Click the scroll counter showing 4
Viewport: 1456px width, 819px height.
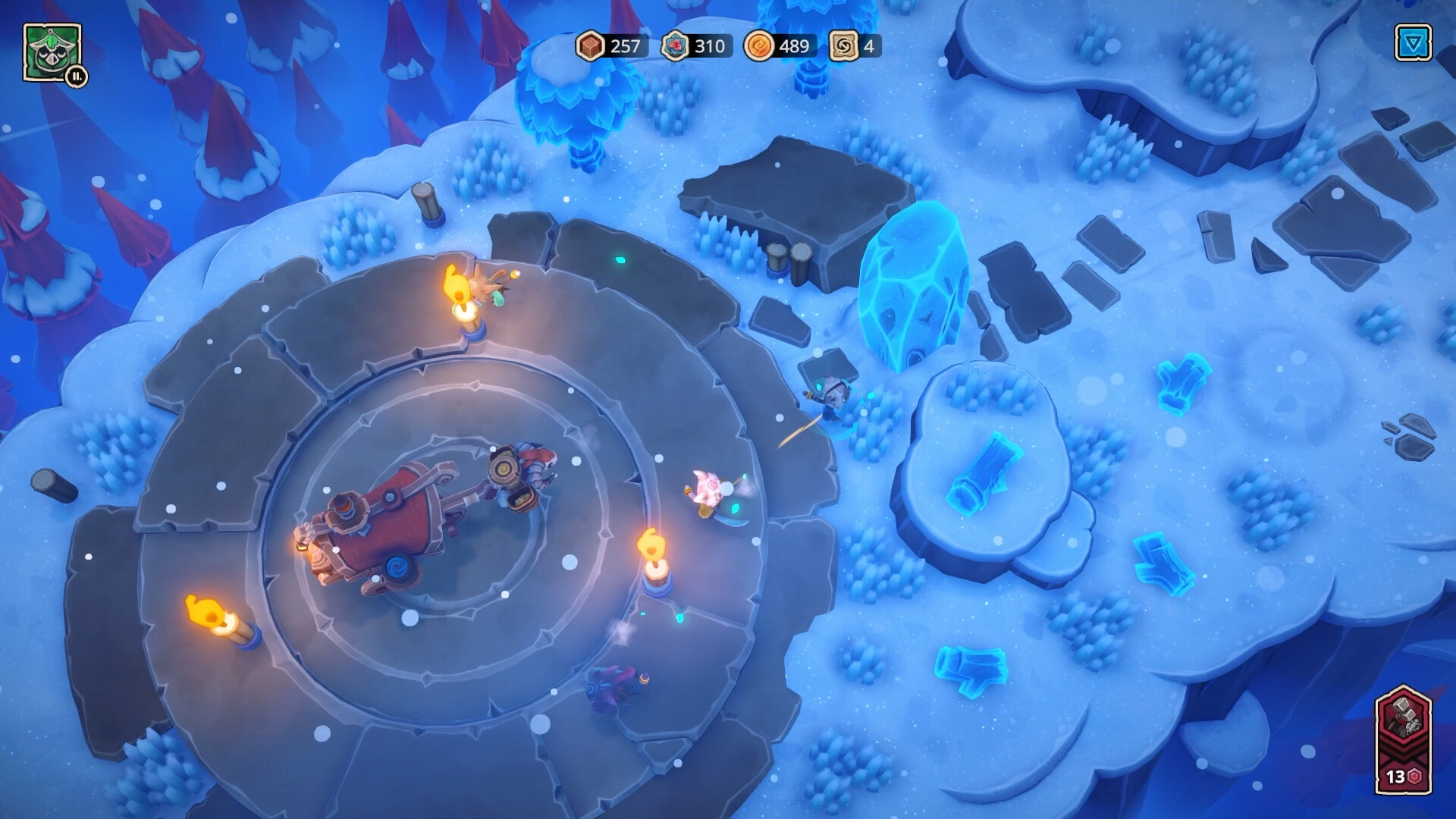pyautogui.click(x=869, y=47)
